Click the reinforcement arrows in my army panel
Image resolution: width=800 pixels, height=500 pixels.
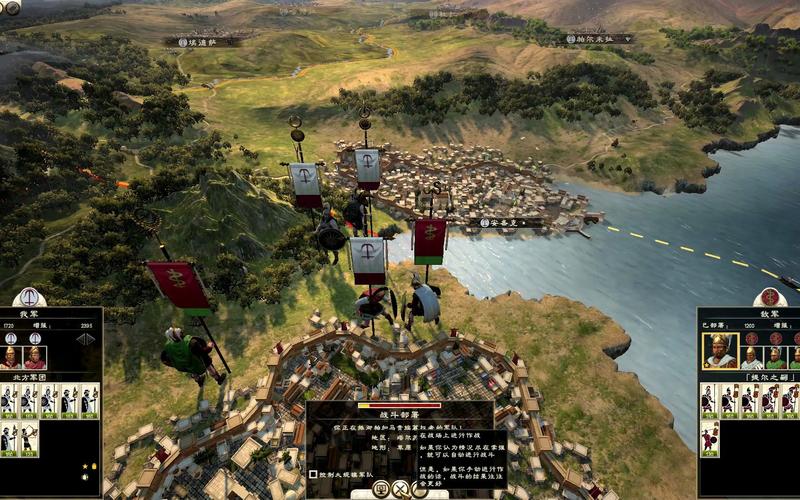pyautogui.click(x=86, y=339)
